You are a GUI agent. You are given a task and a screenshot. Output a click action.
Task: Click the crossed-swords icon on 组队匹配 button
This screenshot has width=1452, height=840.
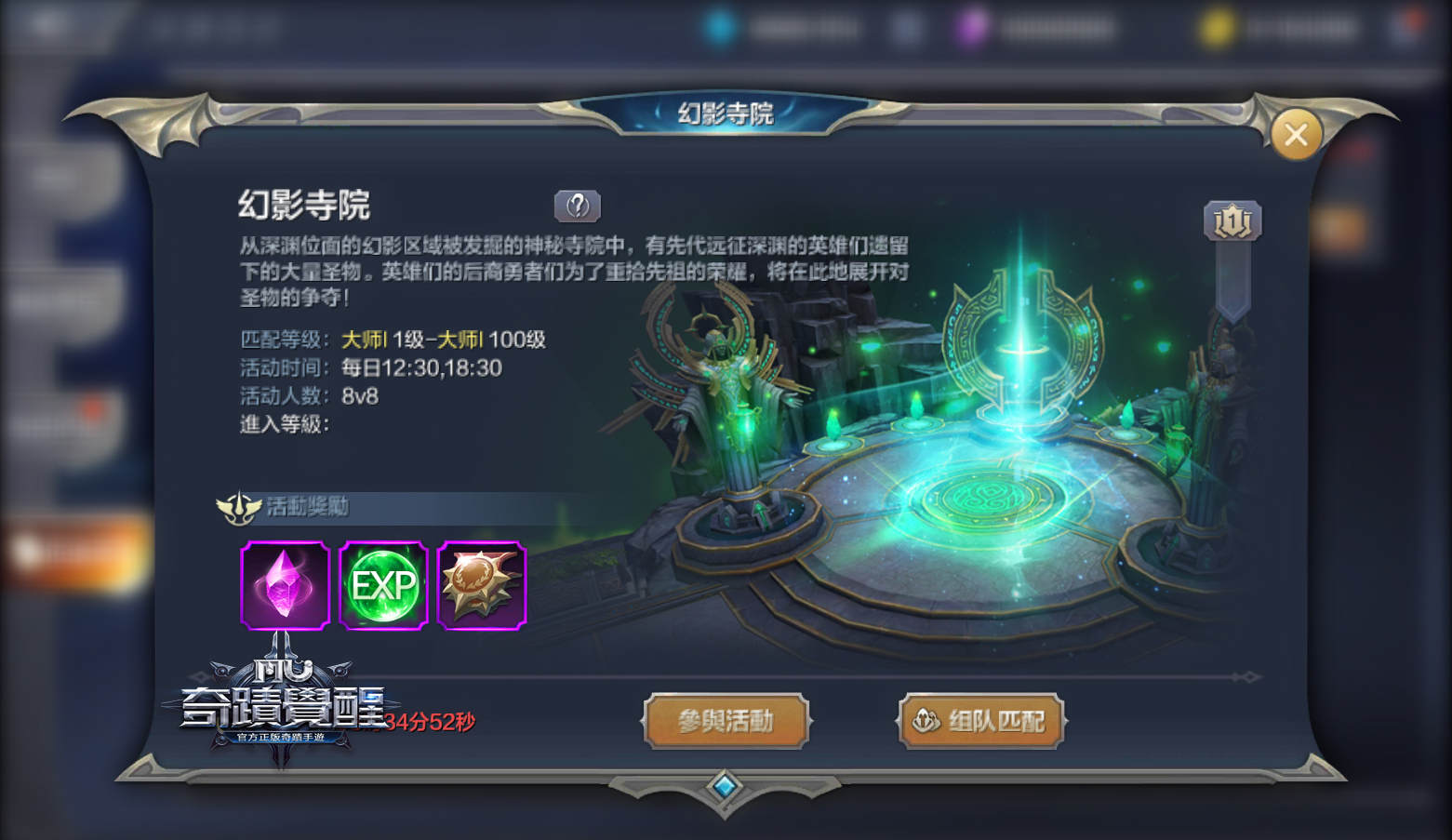924,719
